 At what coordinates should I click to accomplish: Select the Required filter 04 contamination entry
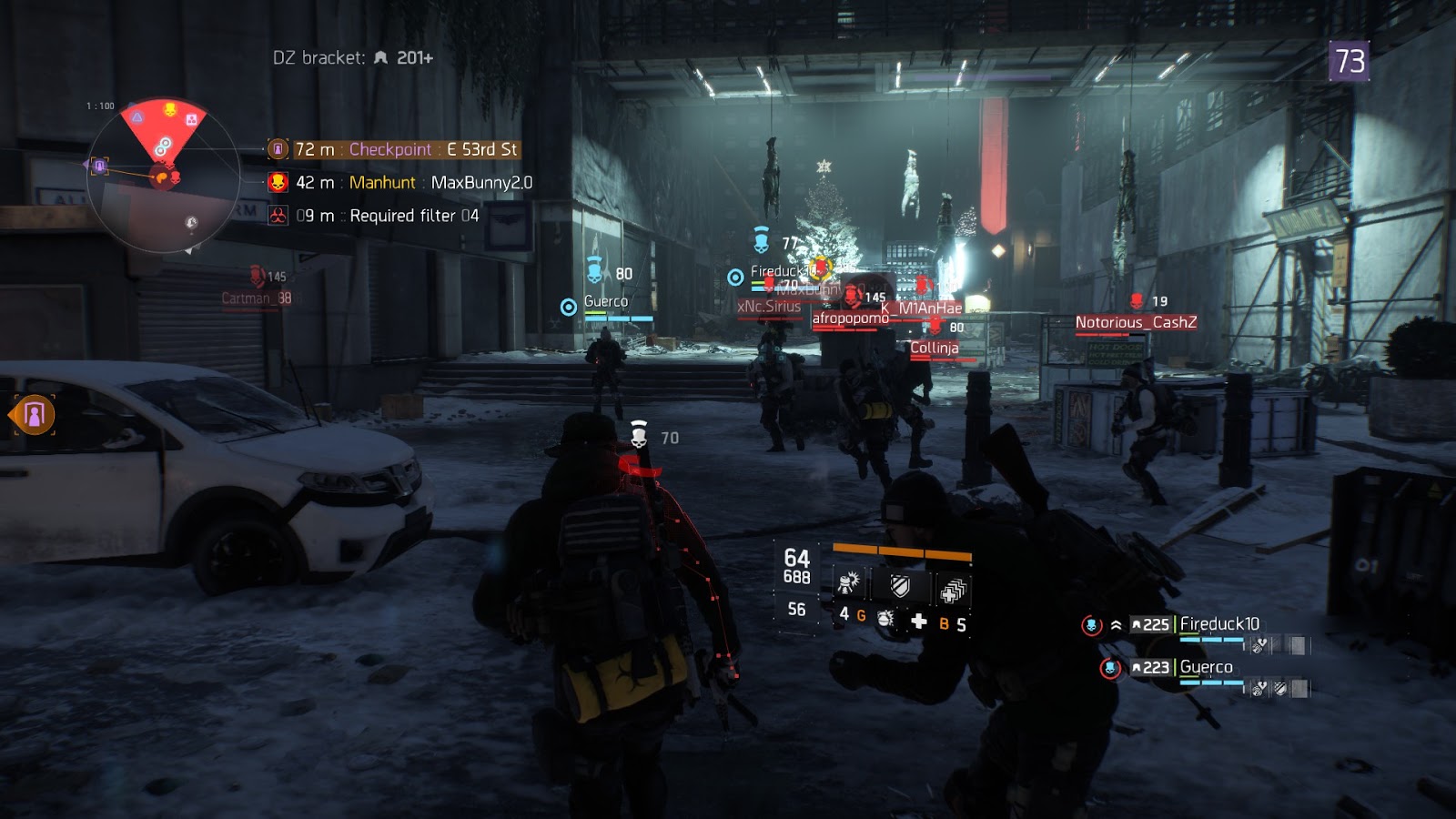[375, 216]
